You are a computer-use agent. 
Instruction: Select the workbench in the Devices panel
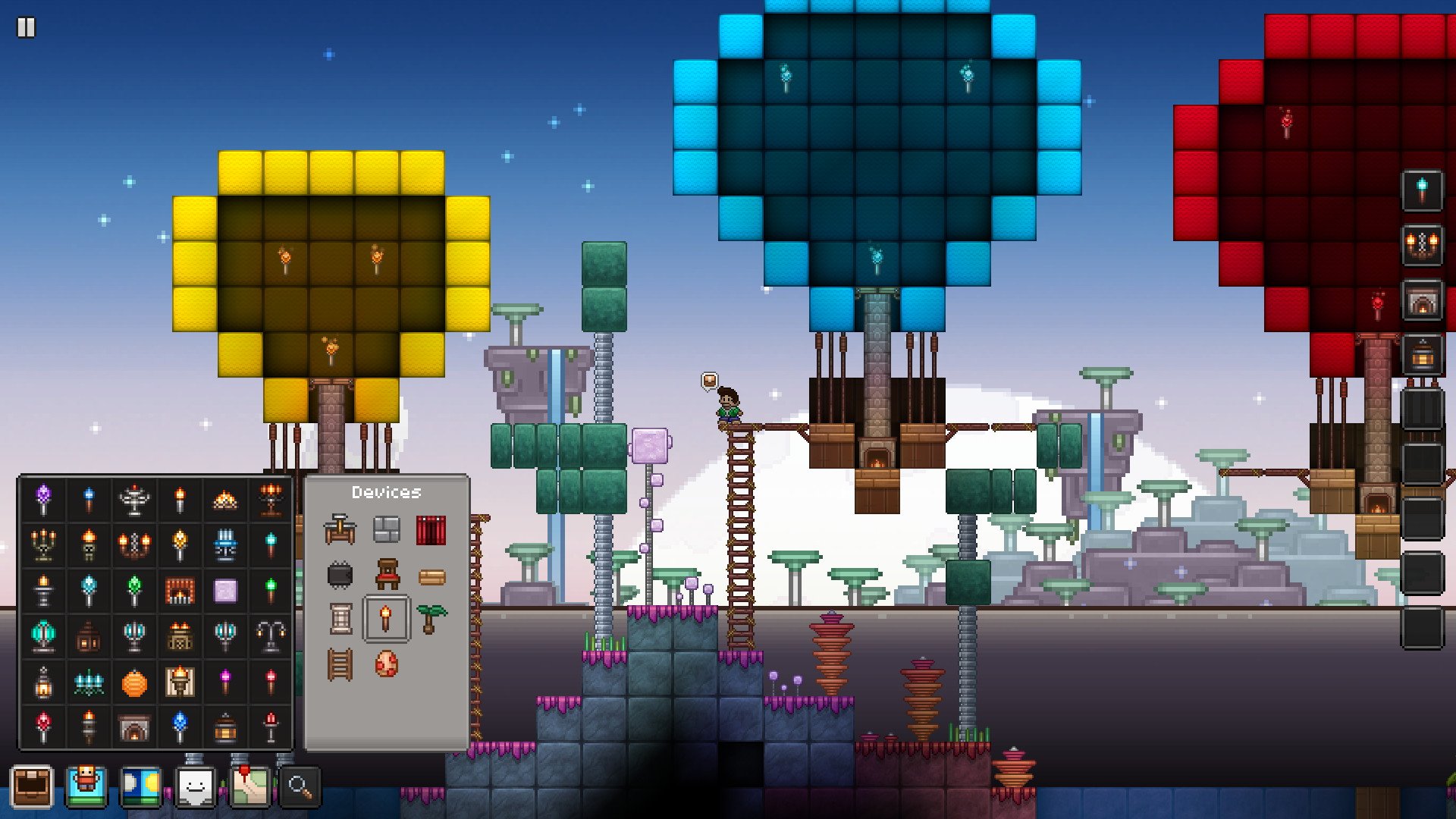340,528
